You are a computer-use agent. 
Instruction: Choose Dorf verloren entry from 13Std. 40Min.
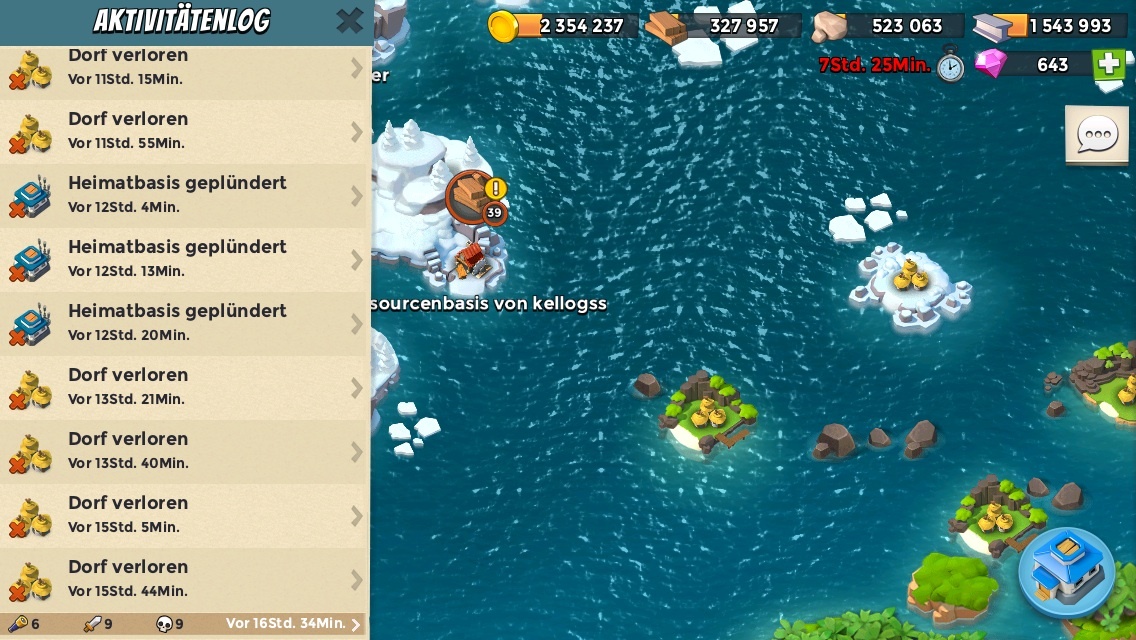185,451
